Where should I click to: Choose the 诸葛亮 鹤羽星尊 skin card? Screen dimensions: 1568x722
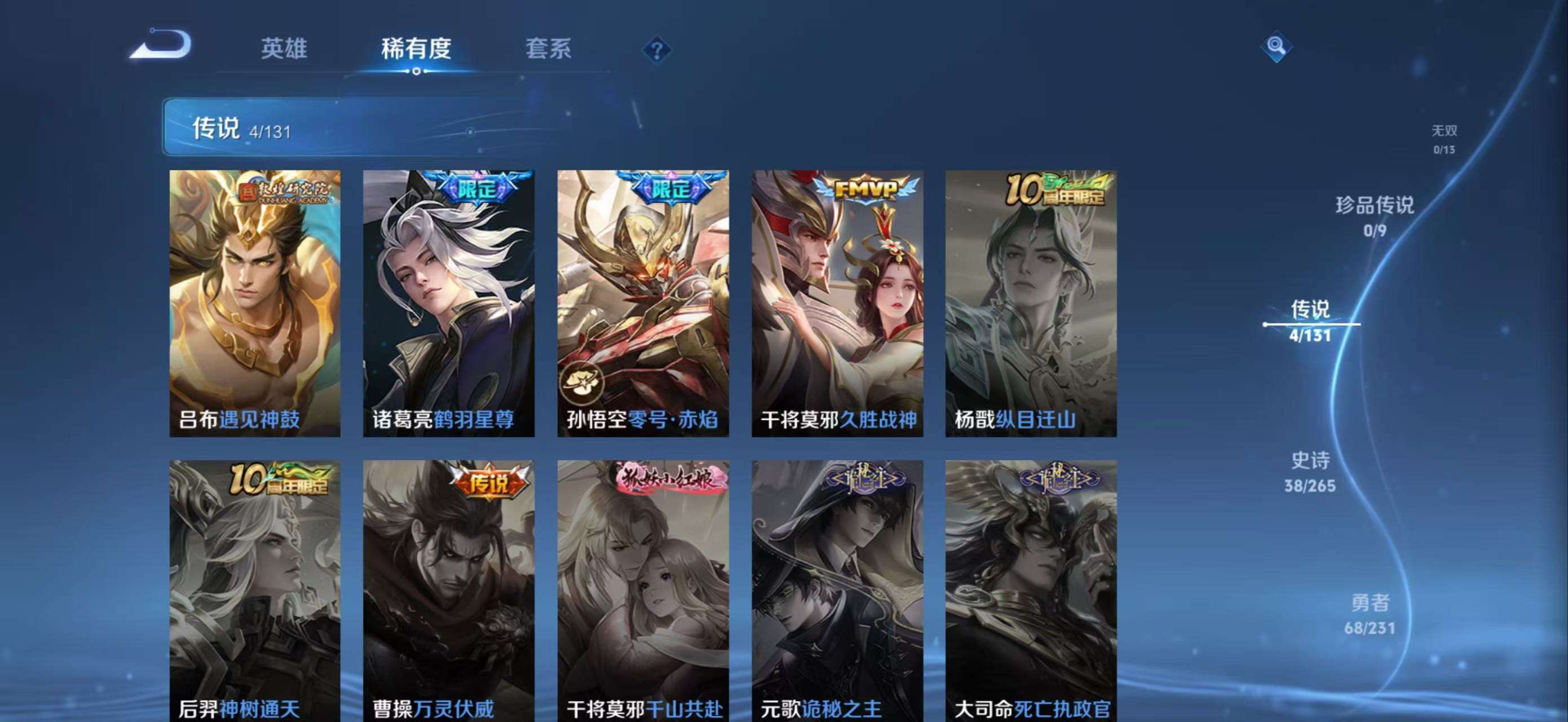click(x=449, y=303)
